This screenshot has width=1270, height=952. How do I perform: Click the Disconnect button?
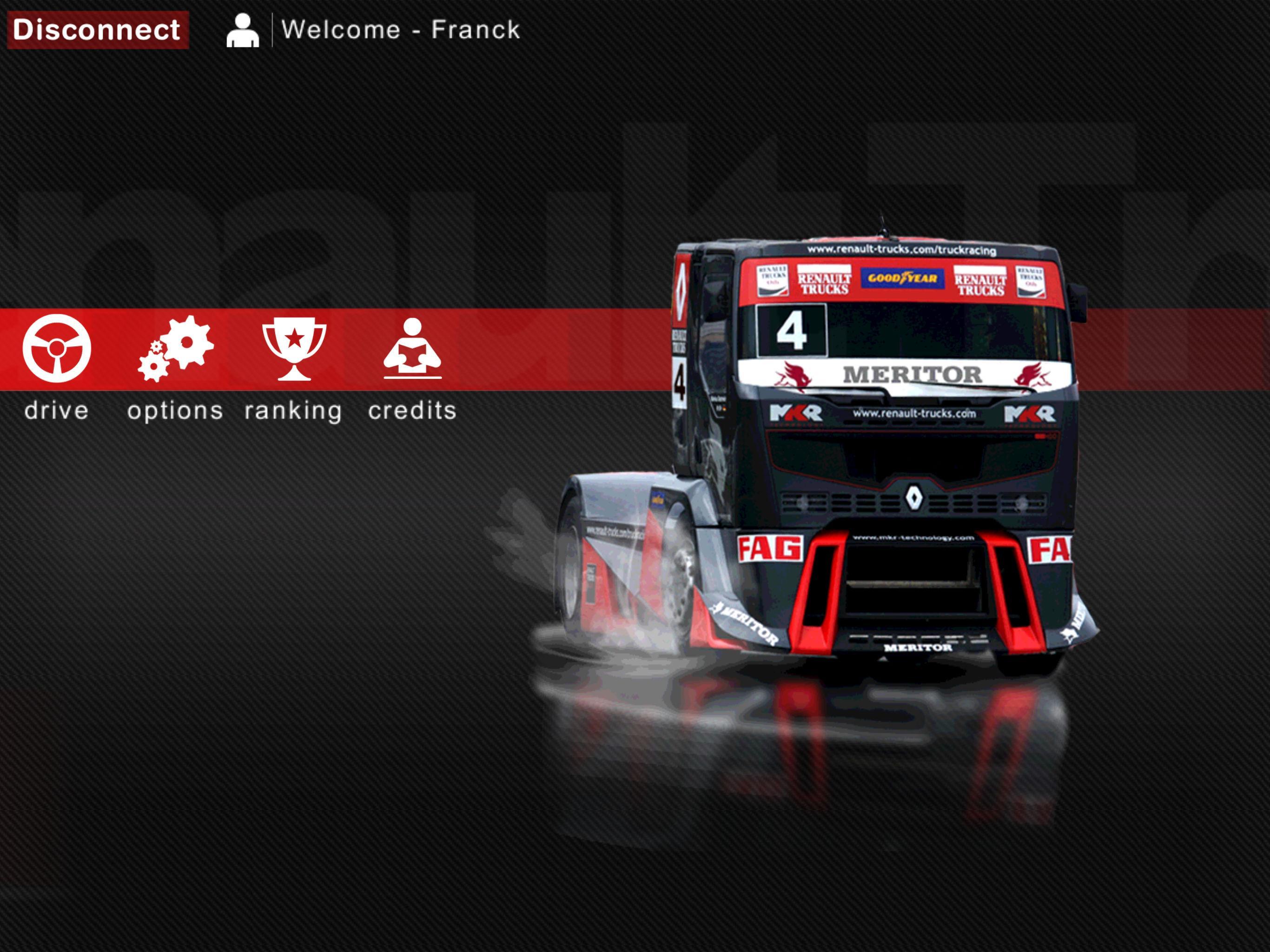[98, 30]
